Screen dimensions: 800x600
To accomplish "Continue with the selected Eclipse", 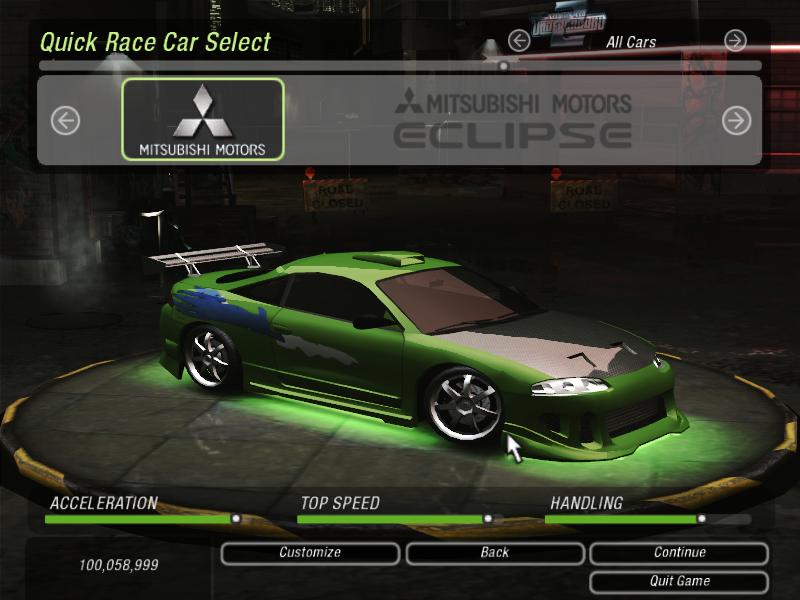I will 679,553.
